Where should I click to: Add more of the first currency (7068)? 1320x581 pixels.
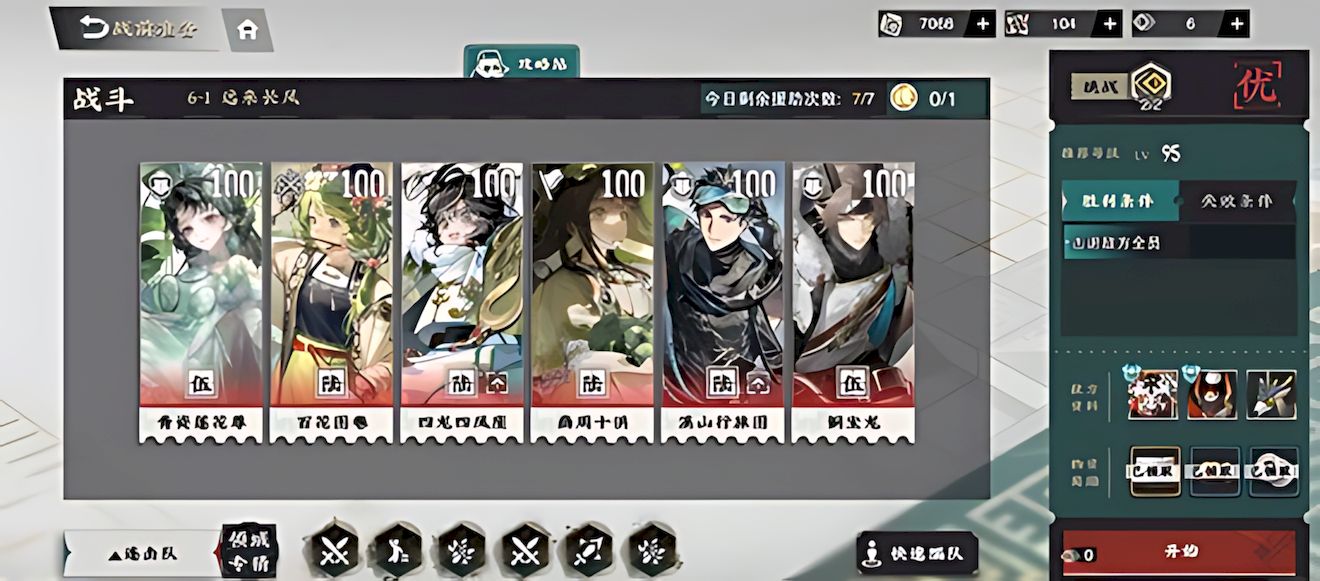982,24
